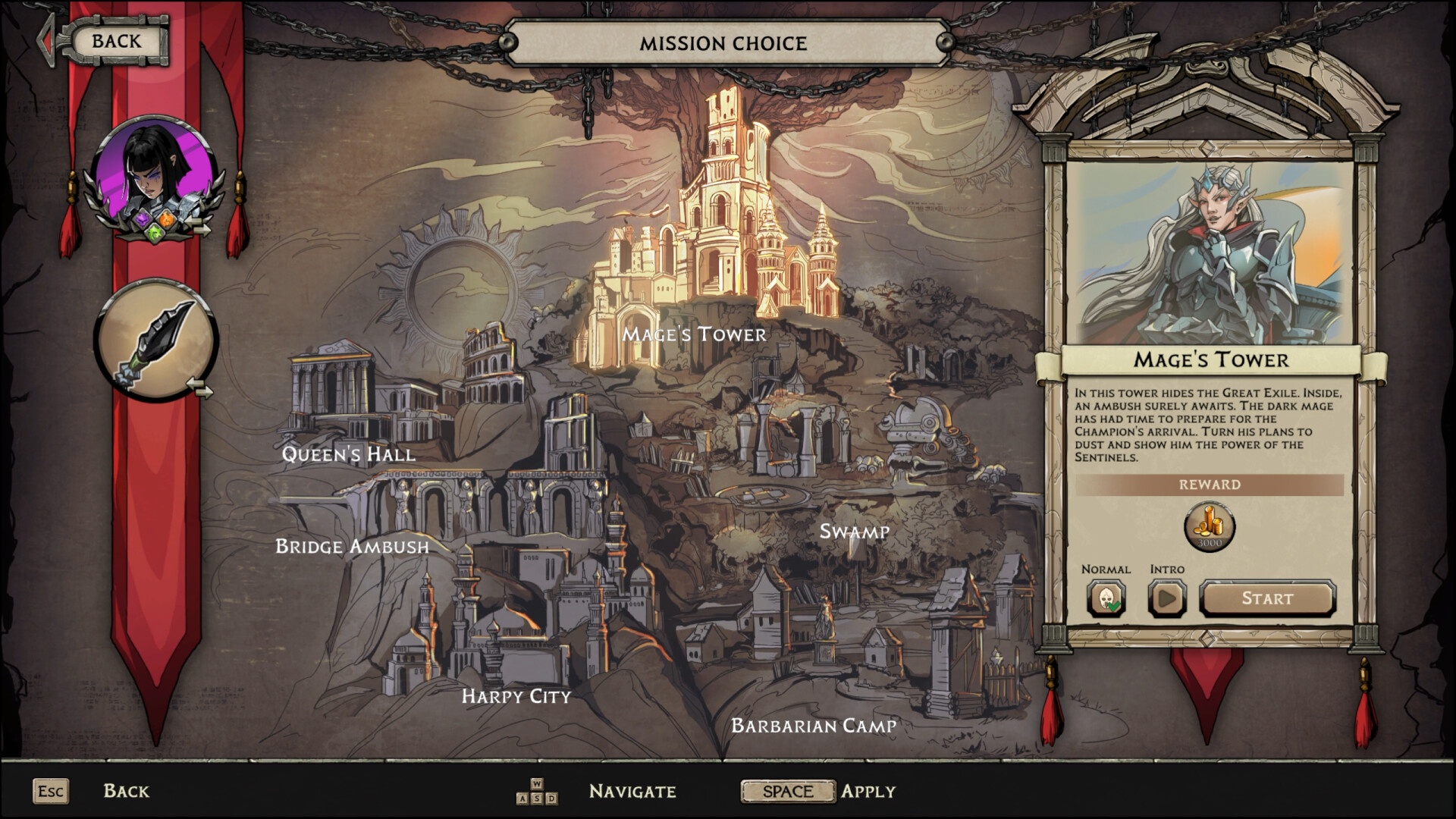Select the Mage's Tower mission on map
Screen dimensions: 1456x819
click(x=694, y=334)
